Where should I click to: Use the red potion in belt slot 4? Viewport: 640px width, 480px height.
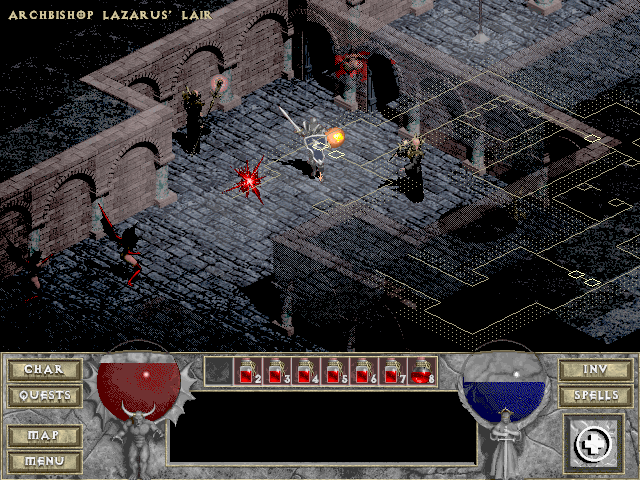tap(306, 372)
